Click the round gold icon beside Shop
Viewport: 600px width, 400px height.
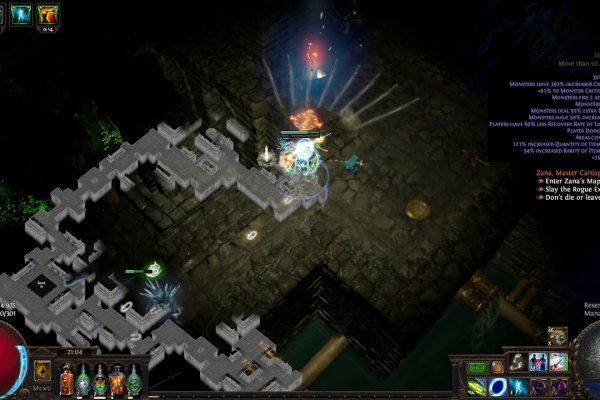click(497, 367)
